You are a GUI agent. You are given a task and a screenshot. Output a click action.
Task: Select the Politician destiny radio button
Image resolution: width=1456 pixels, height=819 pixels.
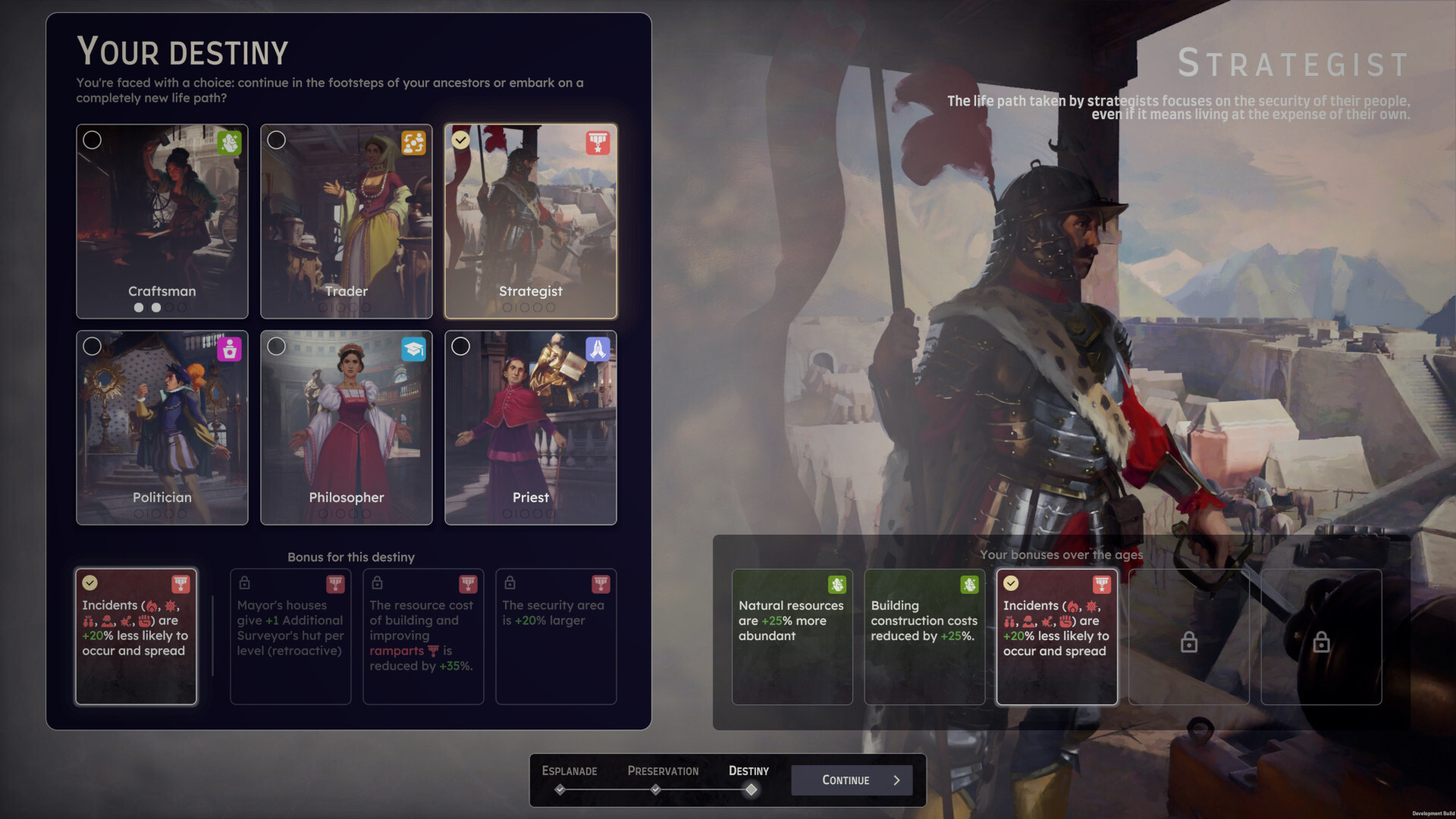tap(93, 347)
